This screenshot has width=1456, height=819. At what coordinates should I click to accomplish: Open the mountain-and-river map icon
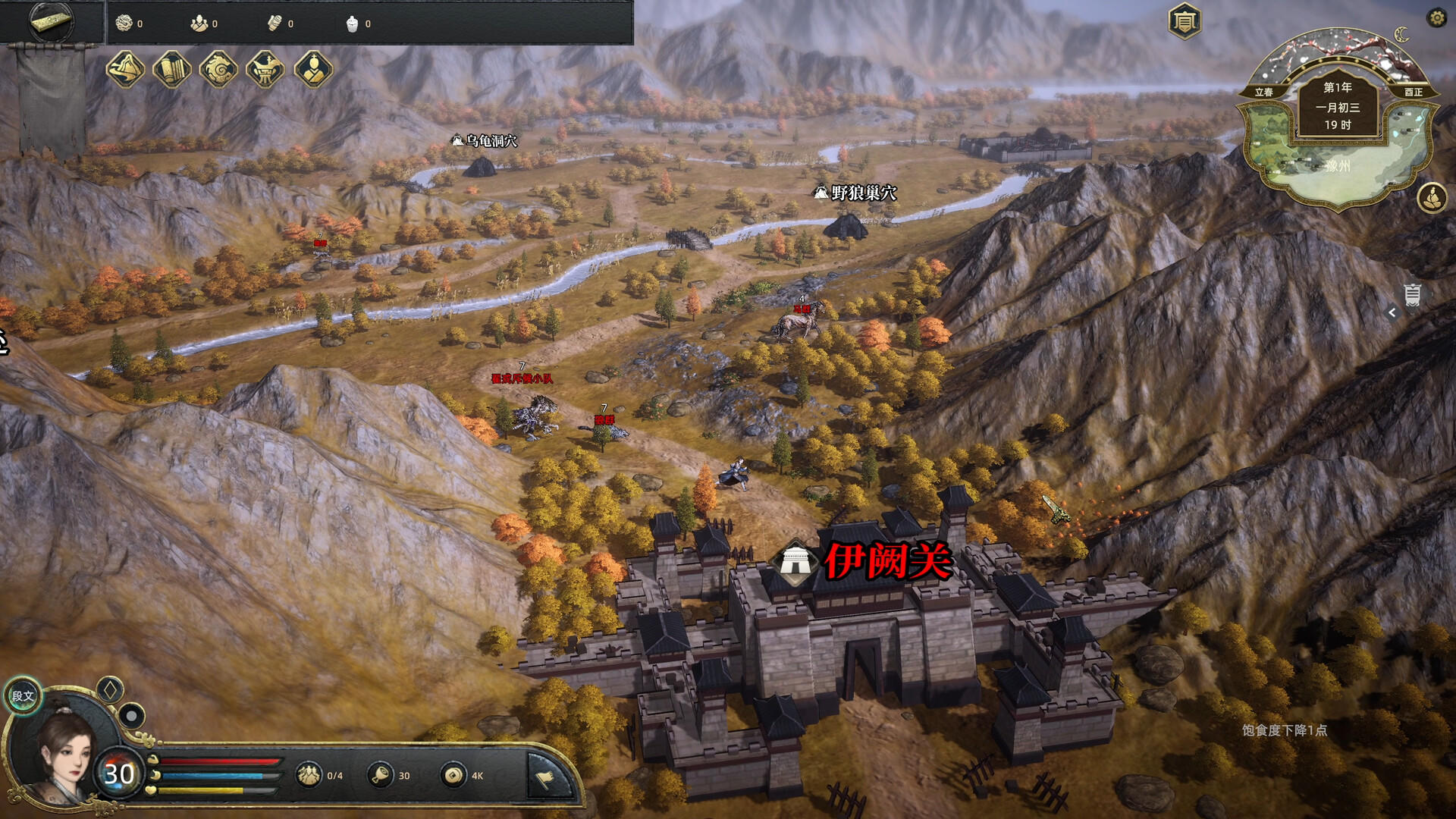pos(125,70)
